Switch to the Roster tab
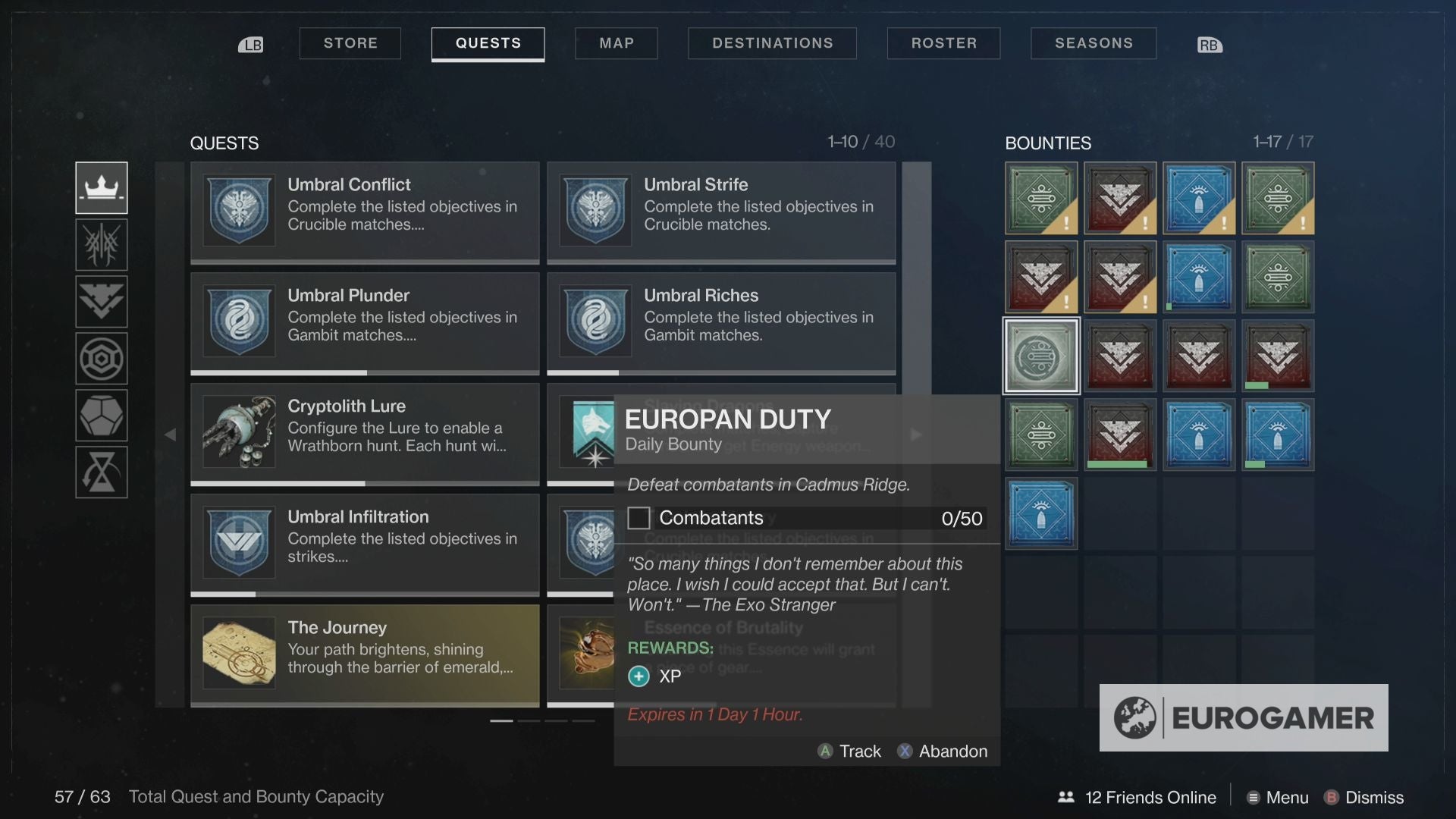This screenshot has height=819, width=1456. (x=943, y=43)
